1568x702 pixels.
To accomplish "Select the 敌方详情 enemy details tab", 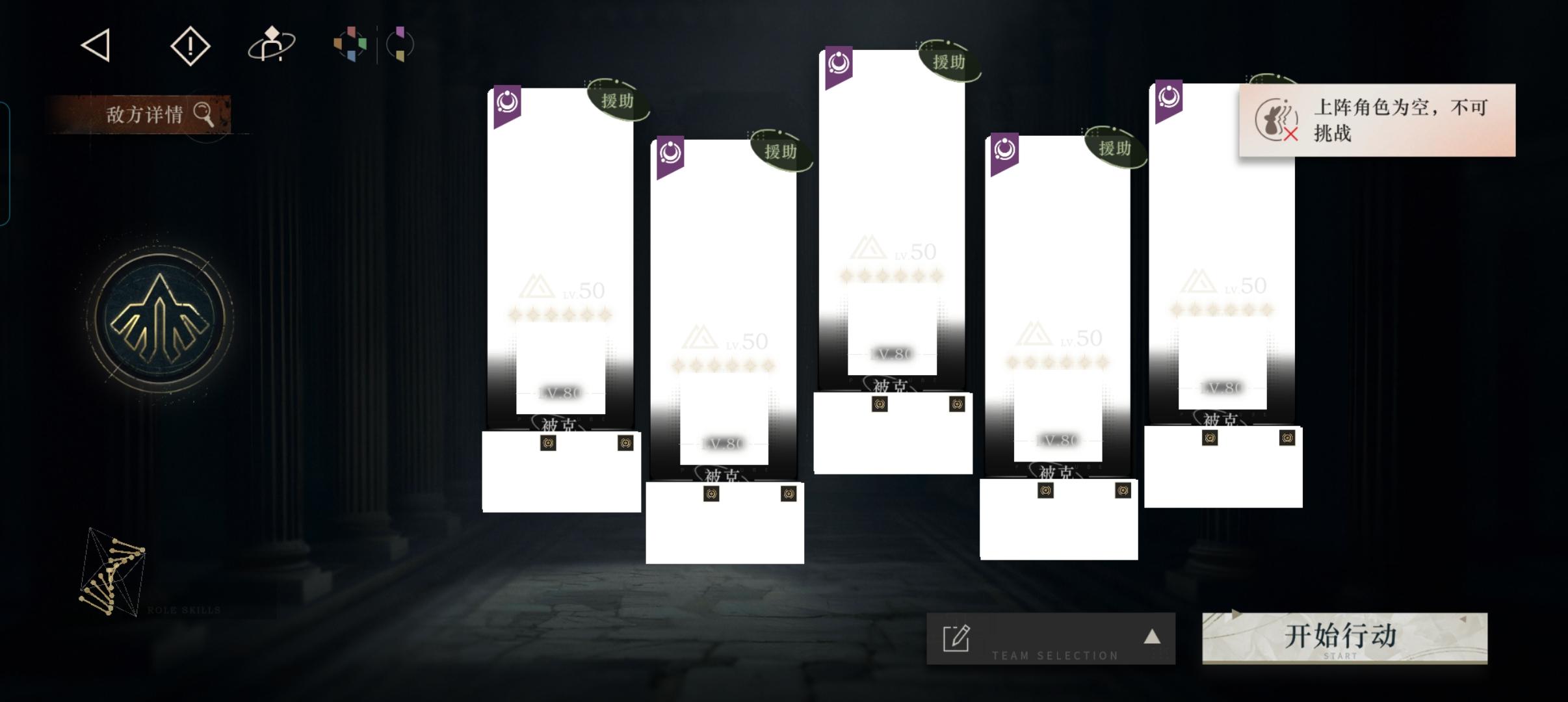I will click(144, 114).
